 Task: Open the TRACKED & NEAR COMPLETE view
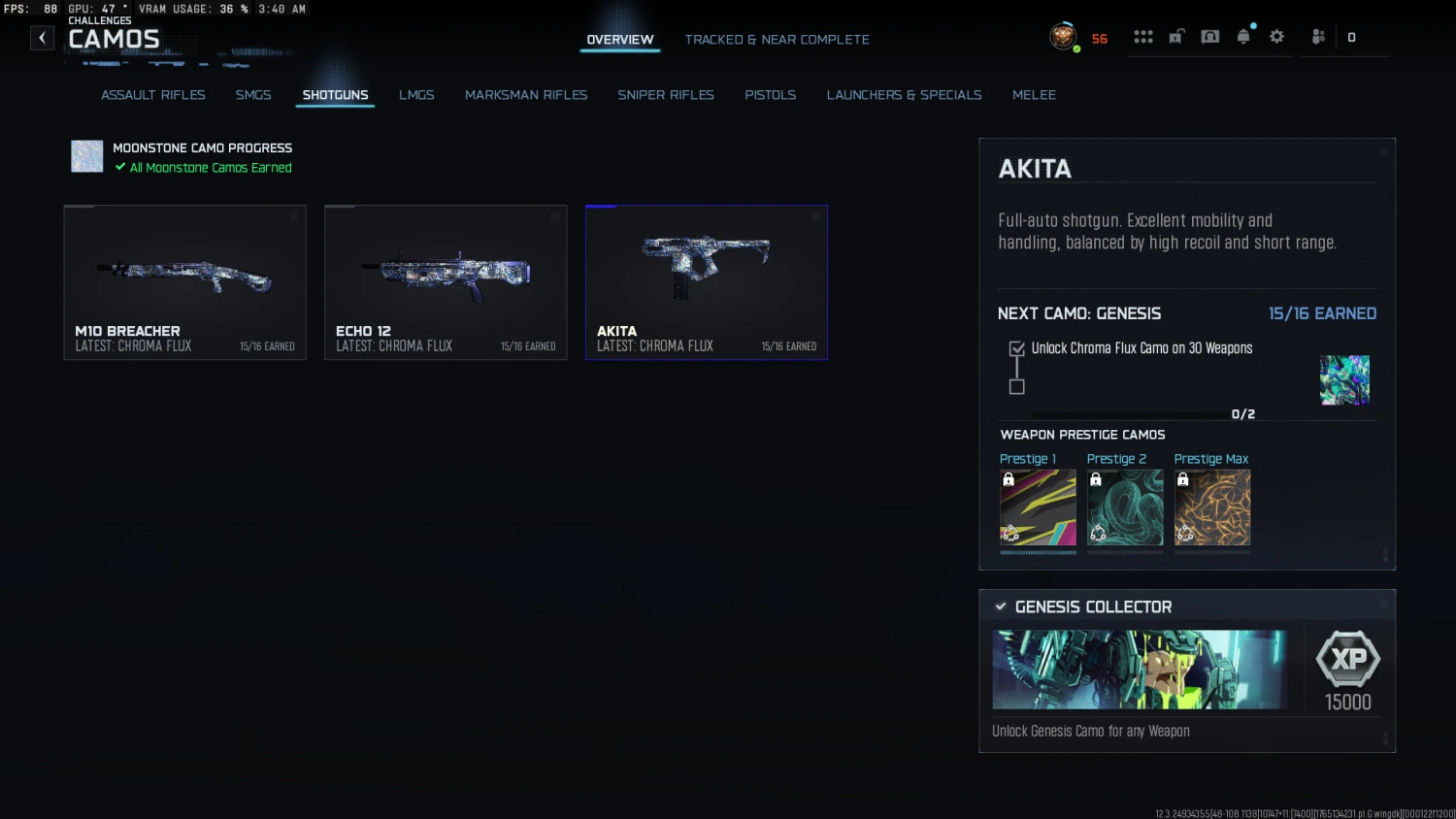click(777, 39)
